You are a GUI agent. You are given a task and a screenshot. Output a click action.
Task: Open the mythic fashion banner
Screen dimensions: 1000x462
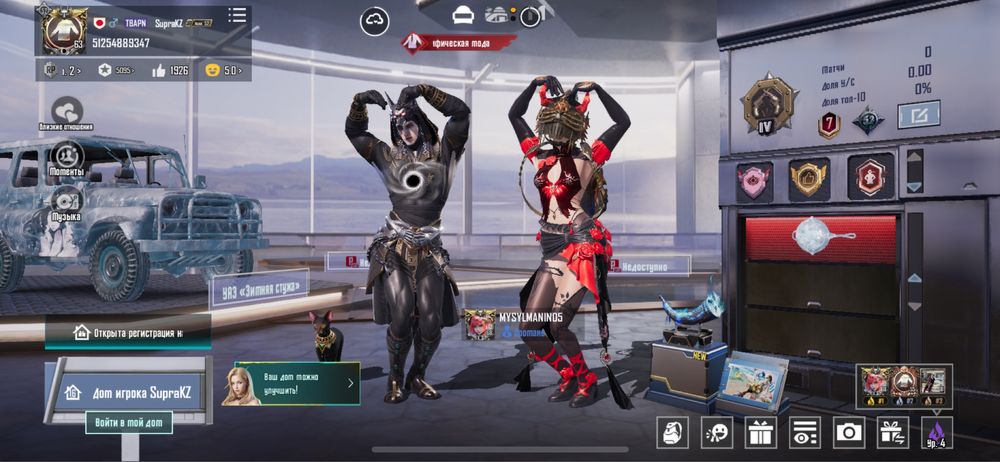459,43
